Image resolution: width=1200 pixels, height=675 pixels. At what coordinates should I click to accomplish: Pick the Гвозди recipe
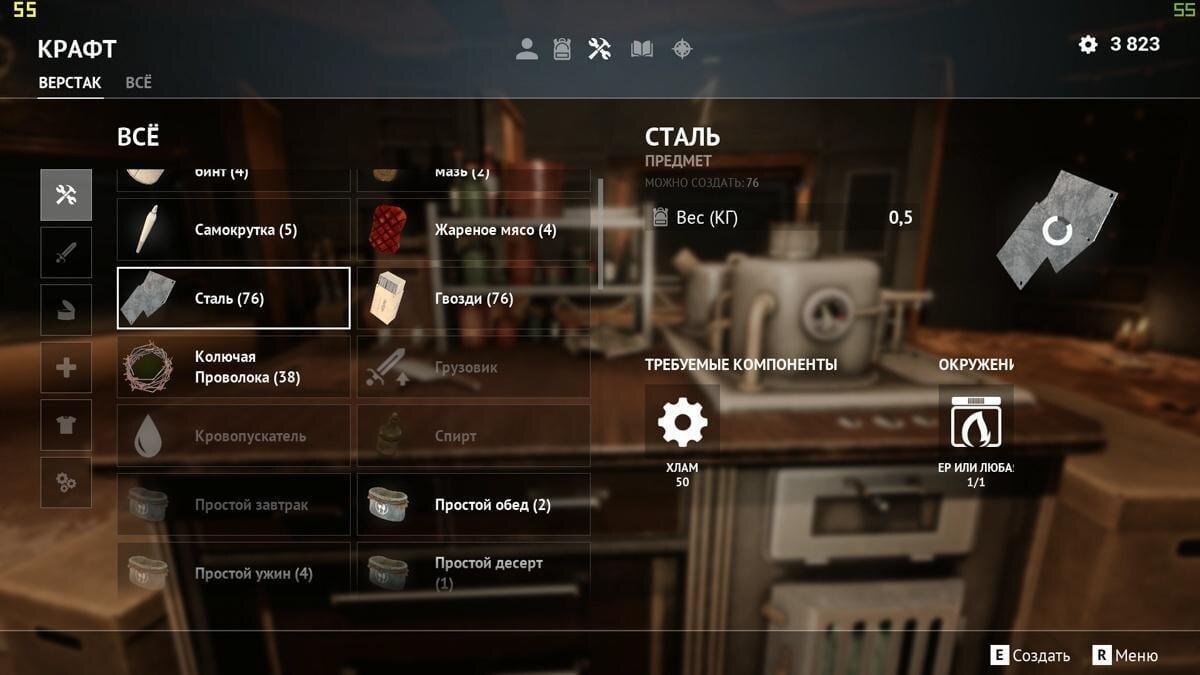[473, 298]
